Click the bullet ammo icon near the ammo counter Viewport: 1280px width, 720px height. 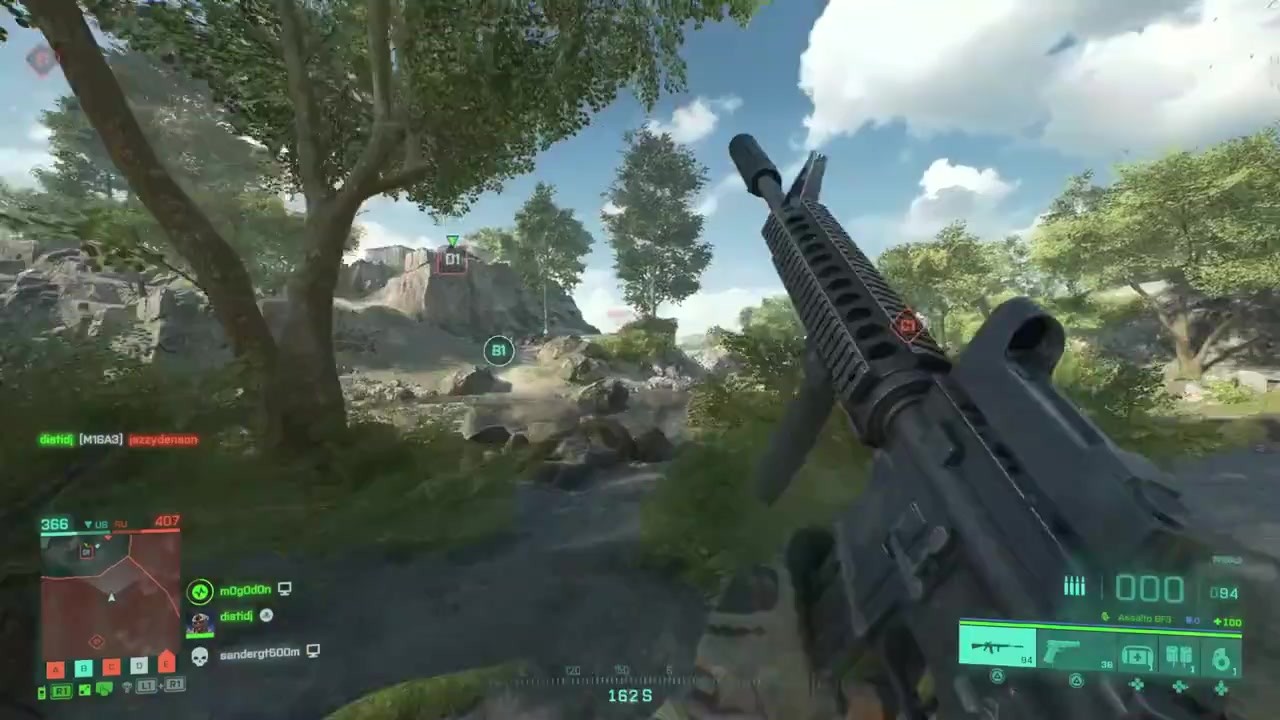click(1075, 585)
